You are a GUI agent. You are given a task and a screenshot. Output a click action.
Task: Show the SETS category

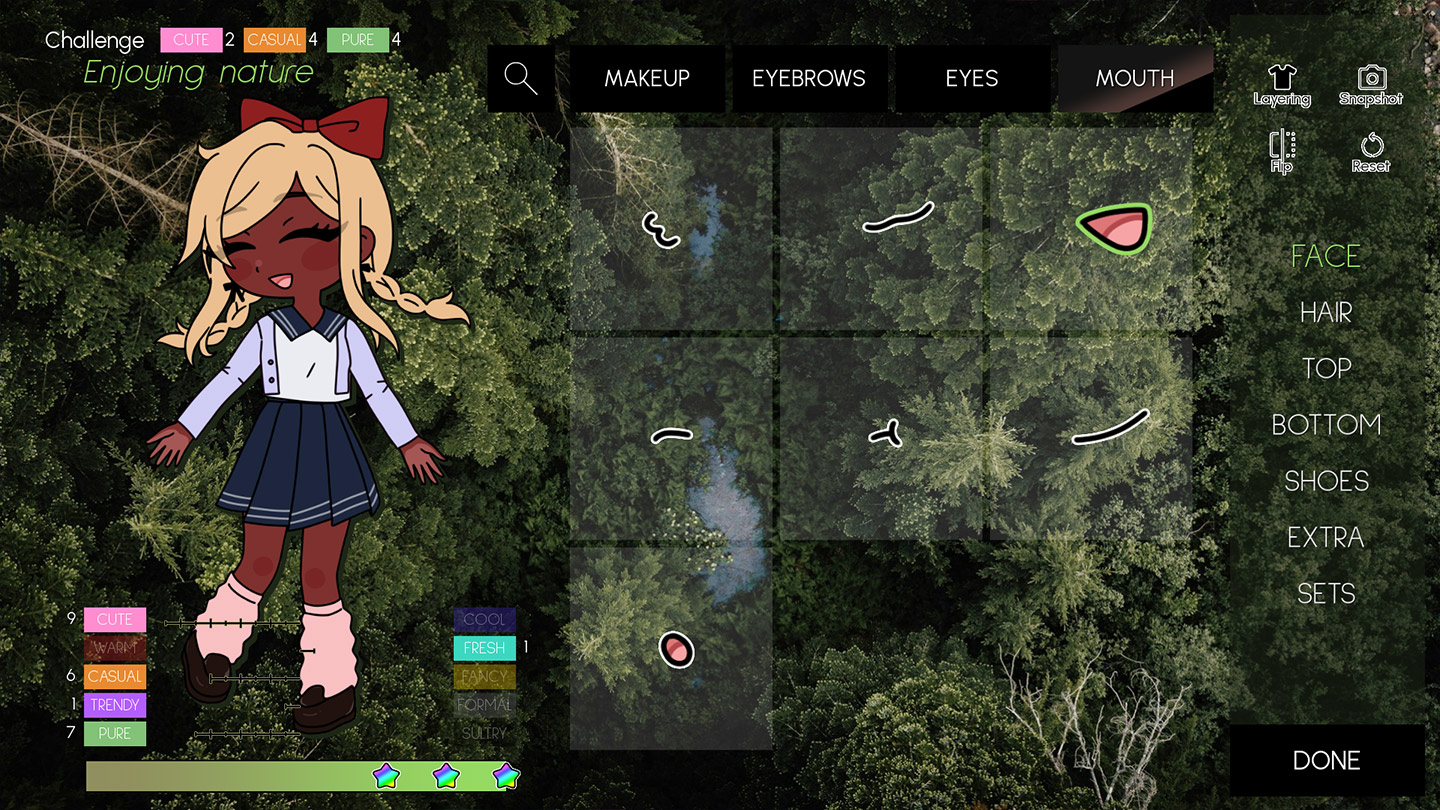1326,593
